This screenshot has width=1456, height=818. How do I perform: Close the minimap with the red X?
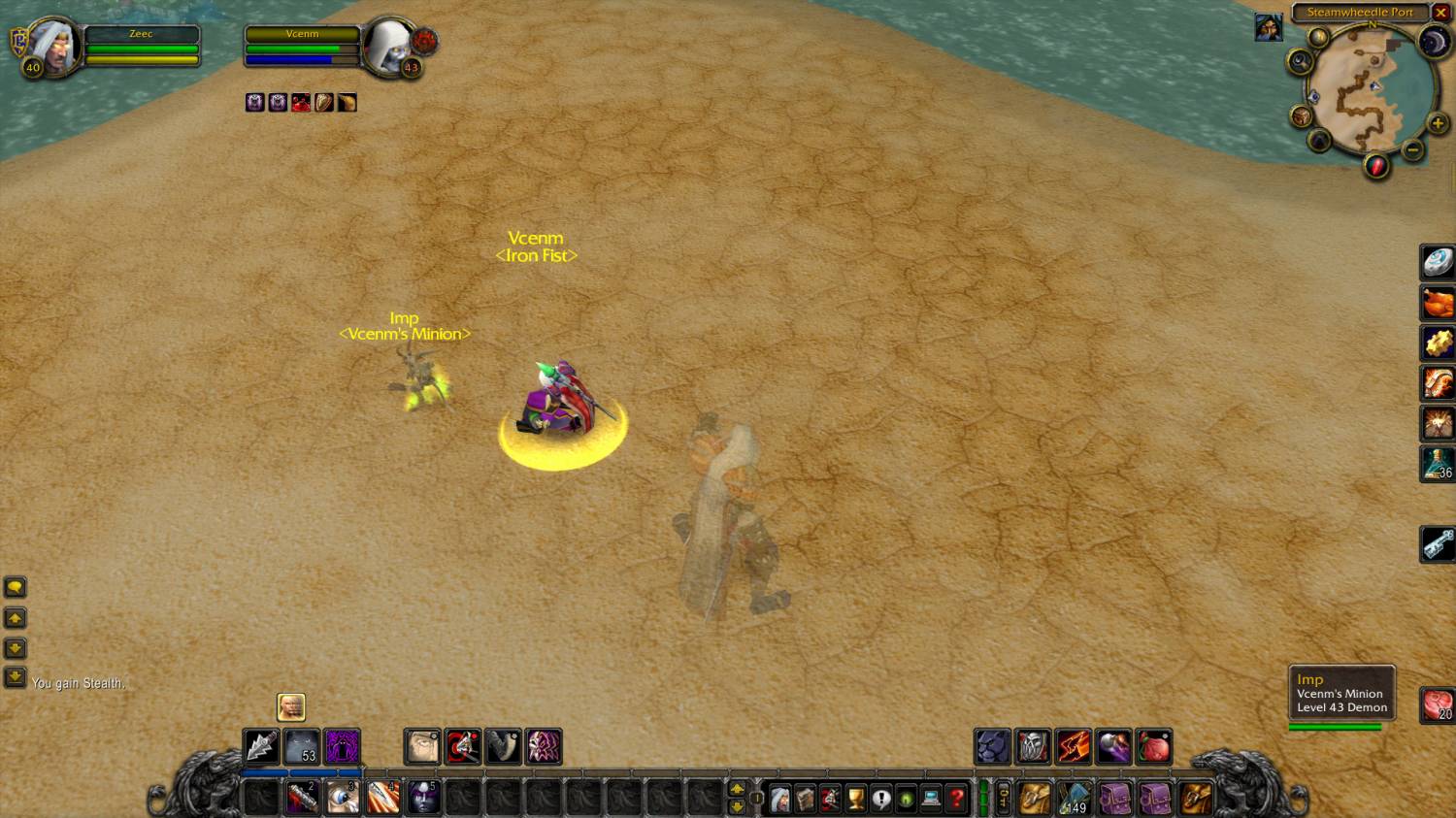(x=1440, y=13)
